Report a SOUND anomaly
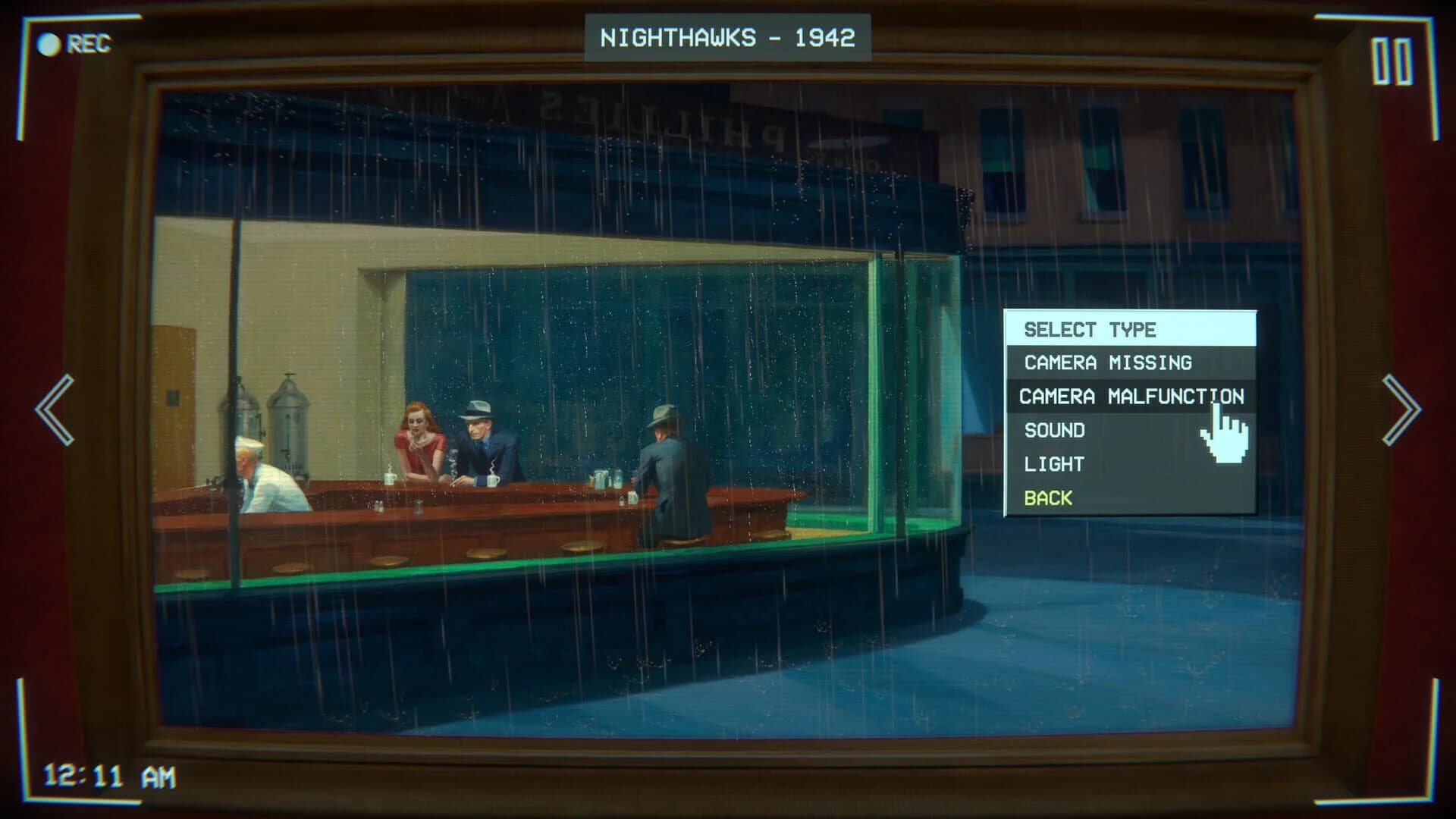The width and height of the screenshot is (1456, 819). click(1055, 430)
